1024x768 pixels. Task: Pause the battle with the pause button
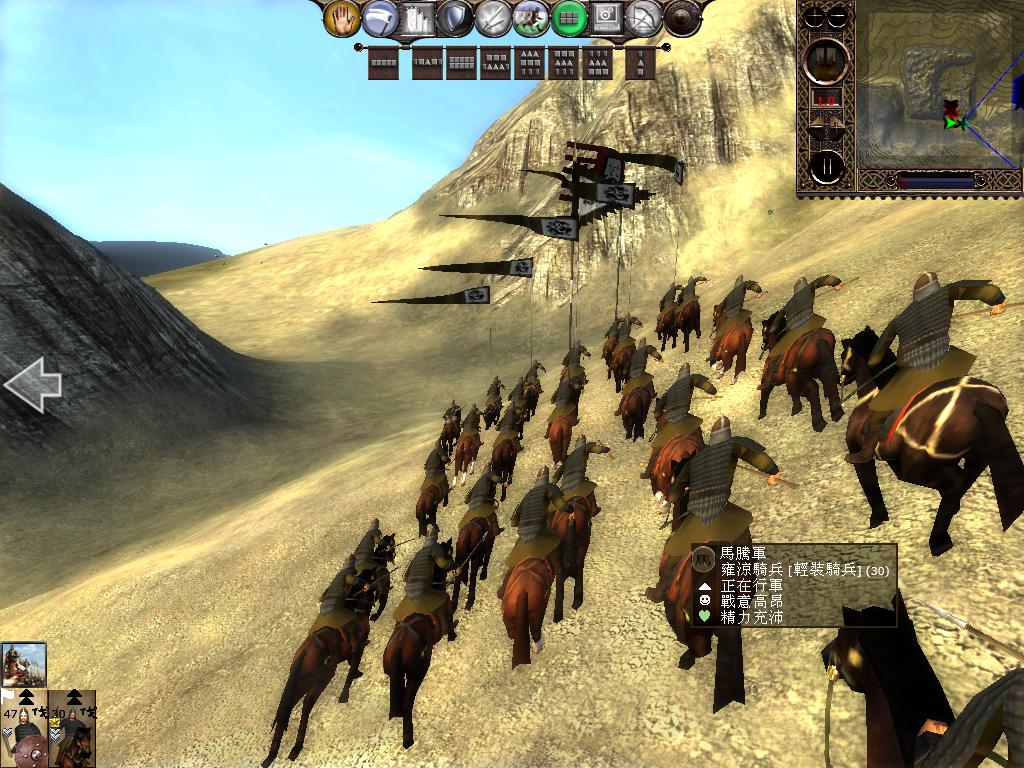[x=827, y=166]
